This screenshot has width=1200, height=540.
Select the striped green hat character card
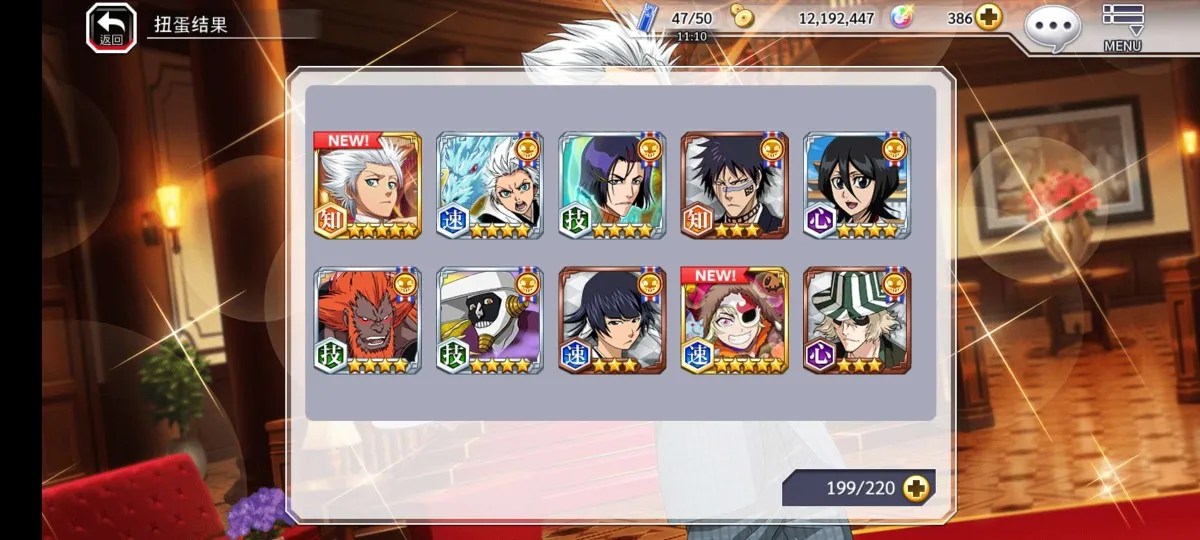pos(857,320)
